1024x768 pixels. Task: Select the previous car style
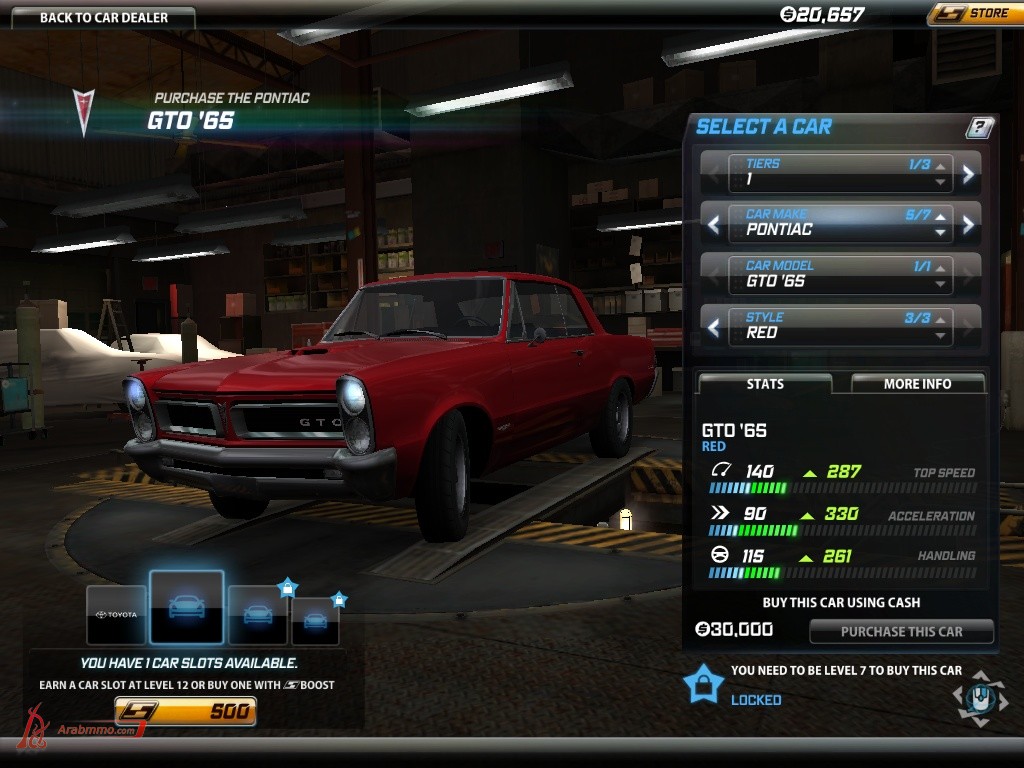(x=713, y=327)
